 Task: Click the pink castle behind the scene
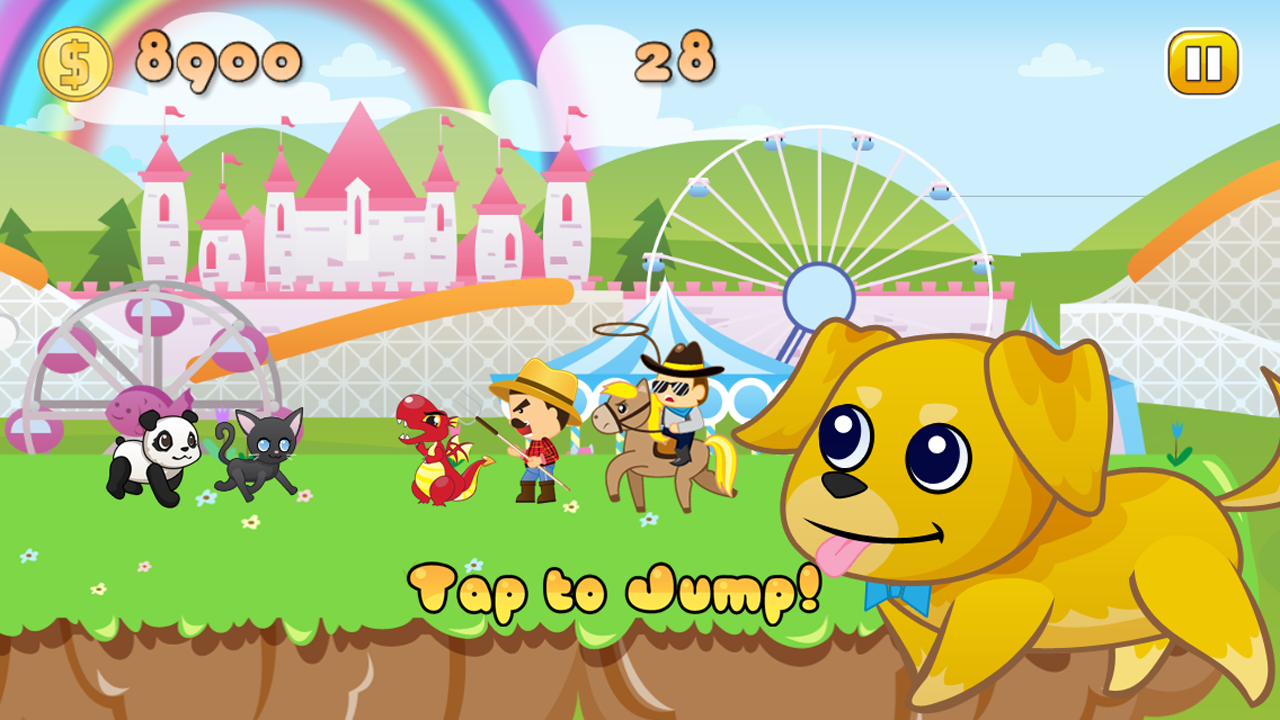[360, 220]
